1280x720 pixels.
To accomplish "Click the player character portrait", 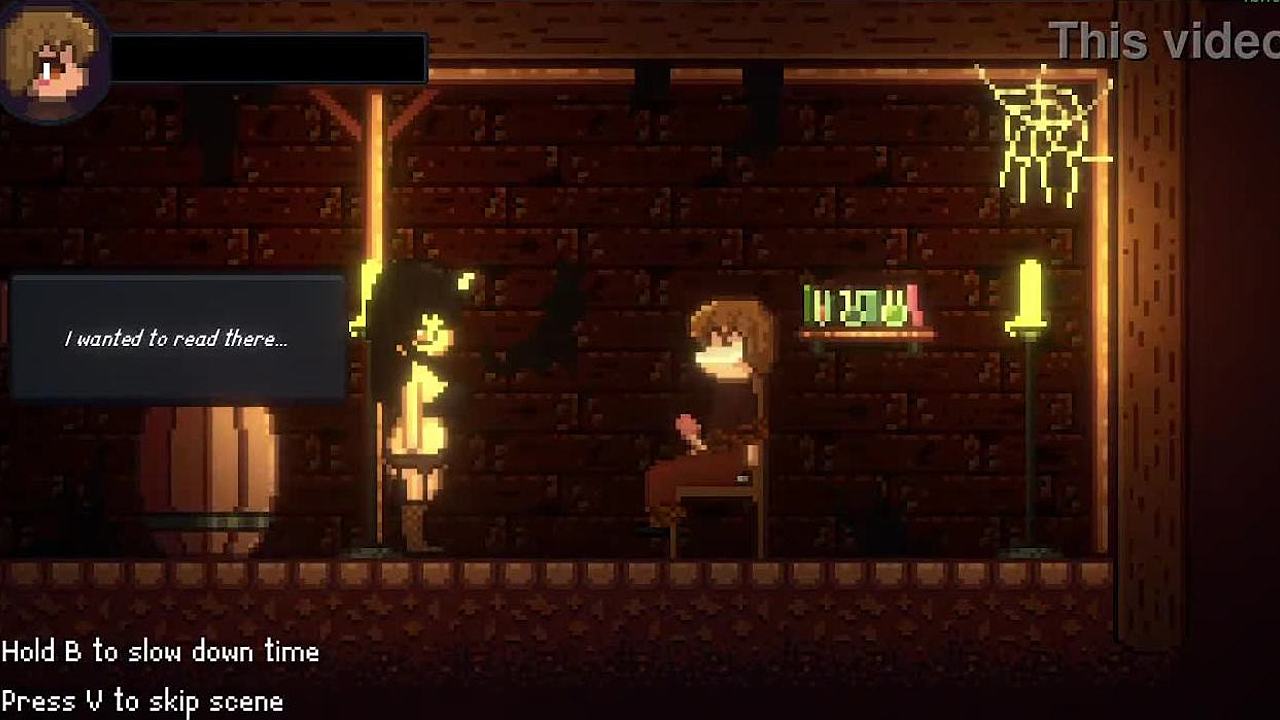I will click(x=50, y=57).
